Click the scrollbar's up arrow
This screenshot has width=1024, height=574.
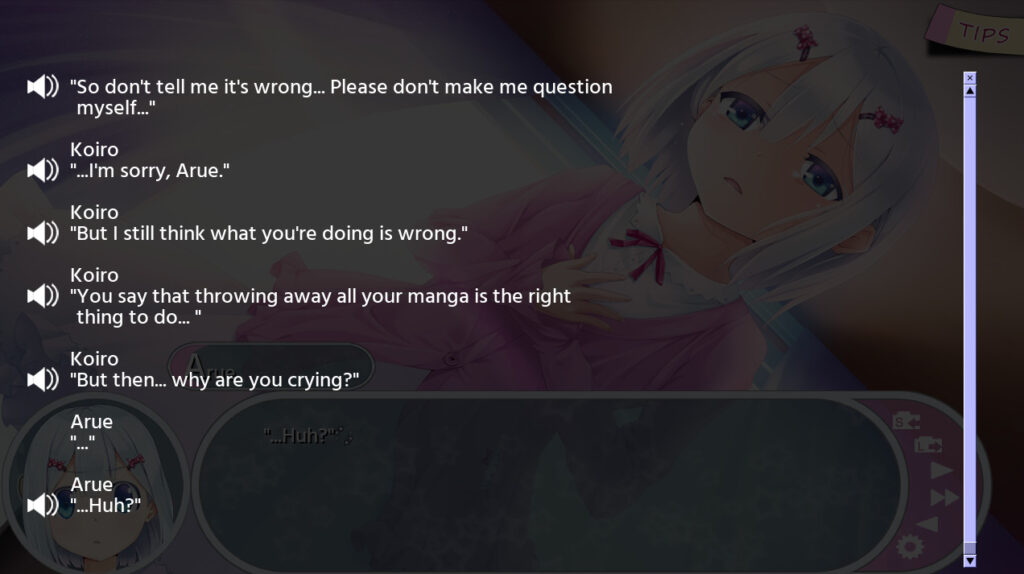[x=969, y=90]
